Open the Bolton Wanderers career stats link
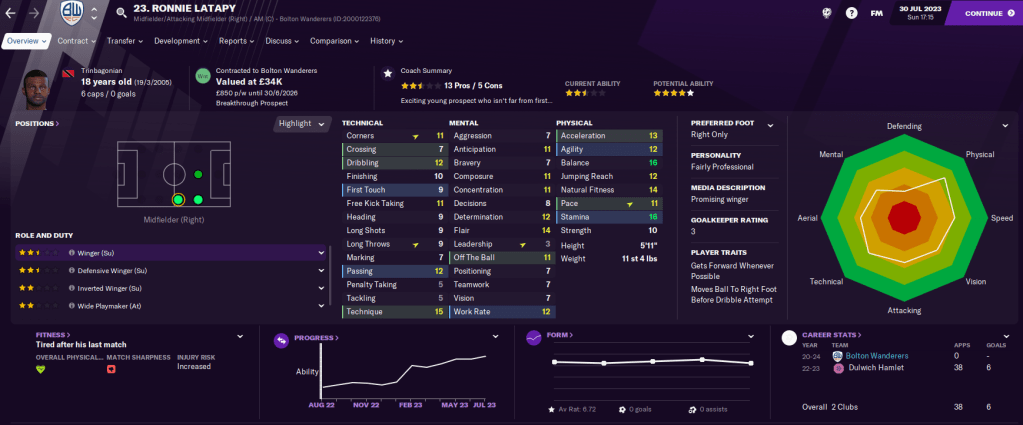Screen dimensions: 1023x425 [878, 355]
